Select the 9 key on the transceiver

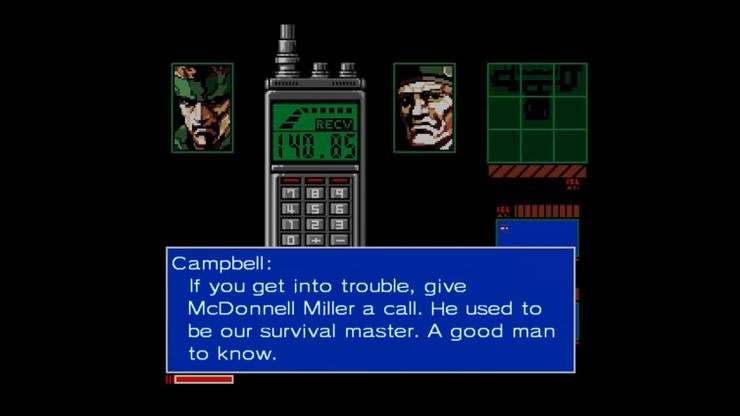click(x=338, y=193)
